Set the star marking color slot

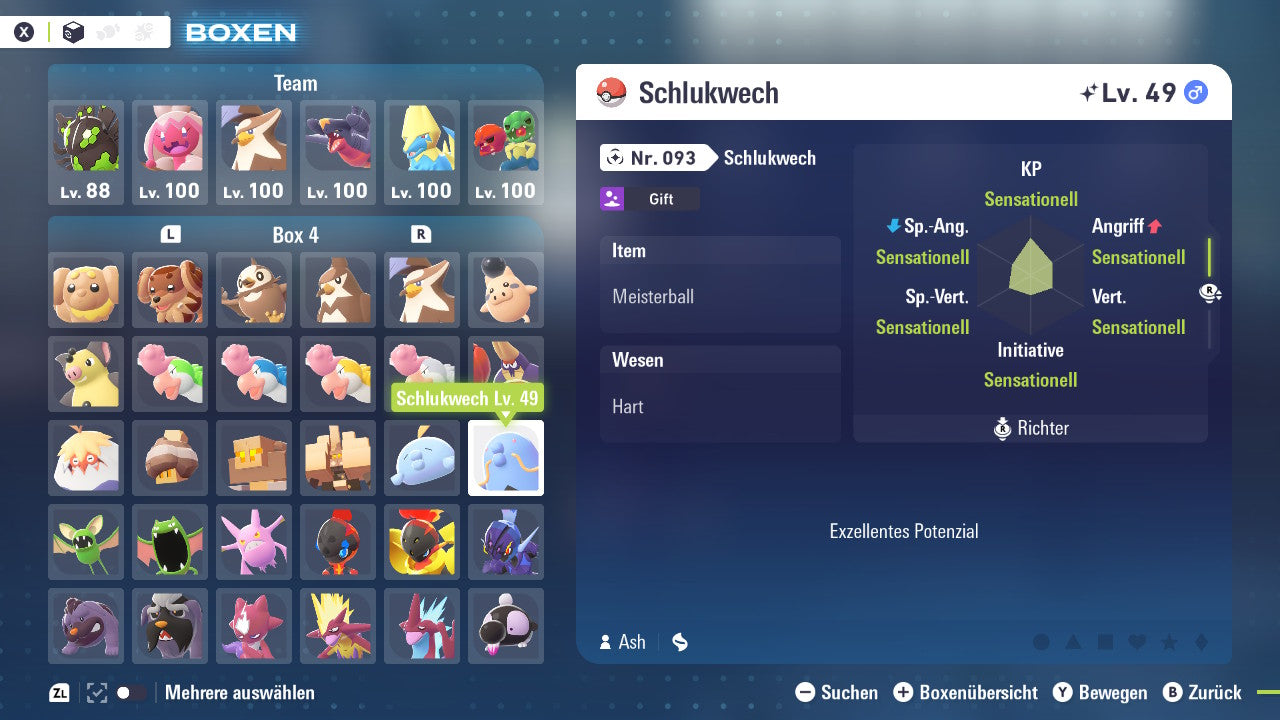[1169, 642]
